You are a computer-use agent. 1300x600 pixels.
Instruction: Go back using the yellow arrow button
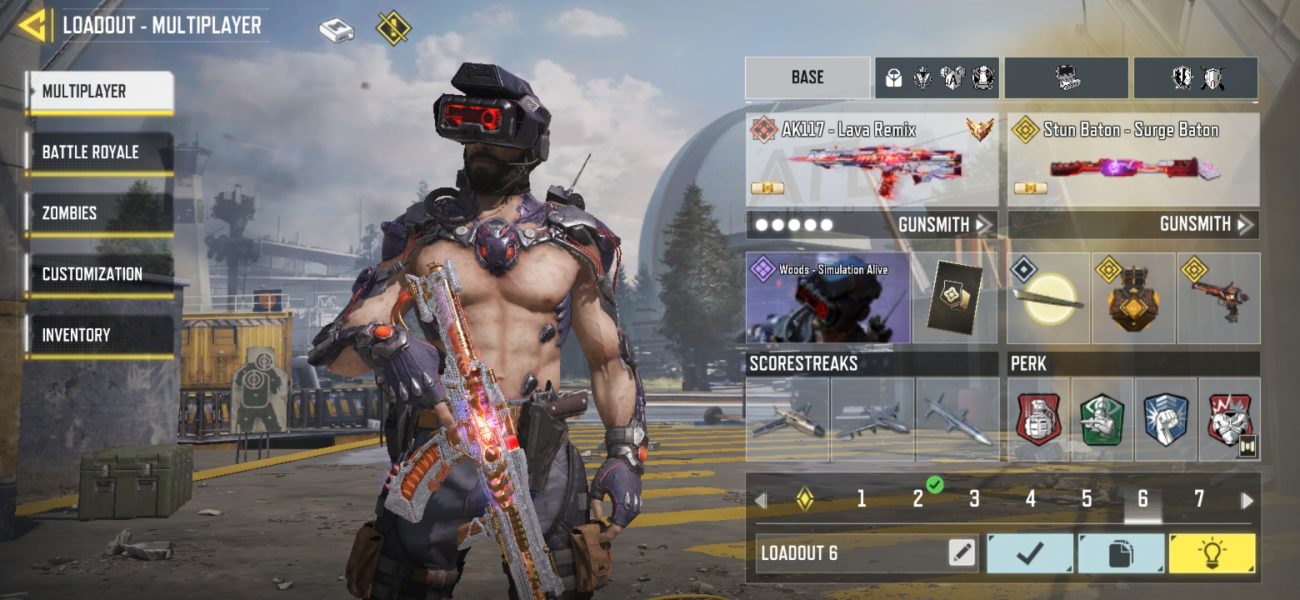31,25
